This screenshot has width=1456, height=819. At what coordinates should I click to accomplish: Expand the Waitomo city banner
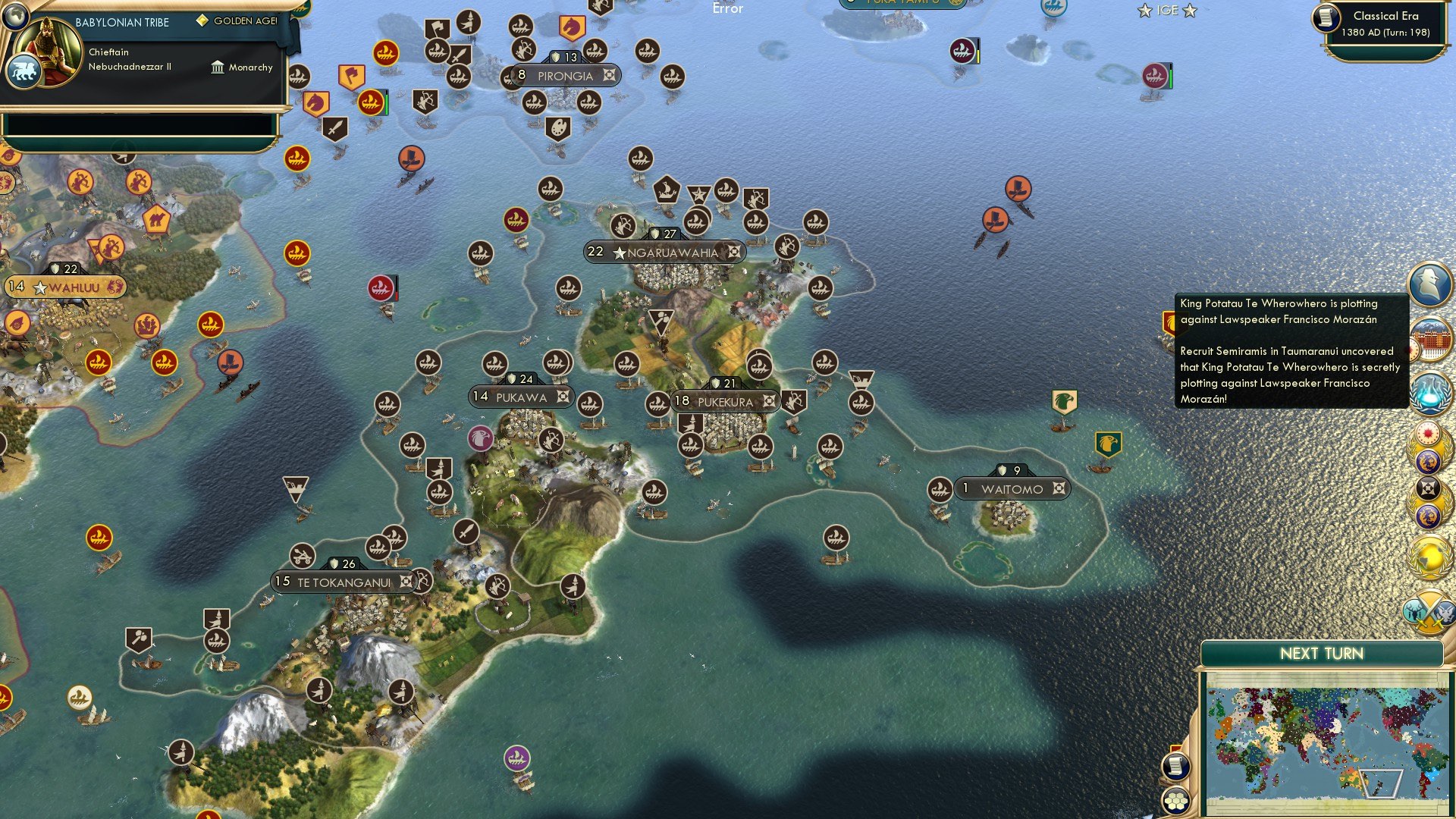point(1012,488)
